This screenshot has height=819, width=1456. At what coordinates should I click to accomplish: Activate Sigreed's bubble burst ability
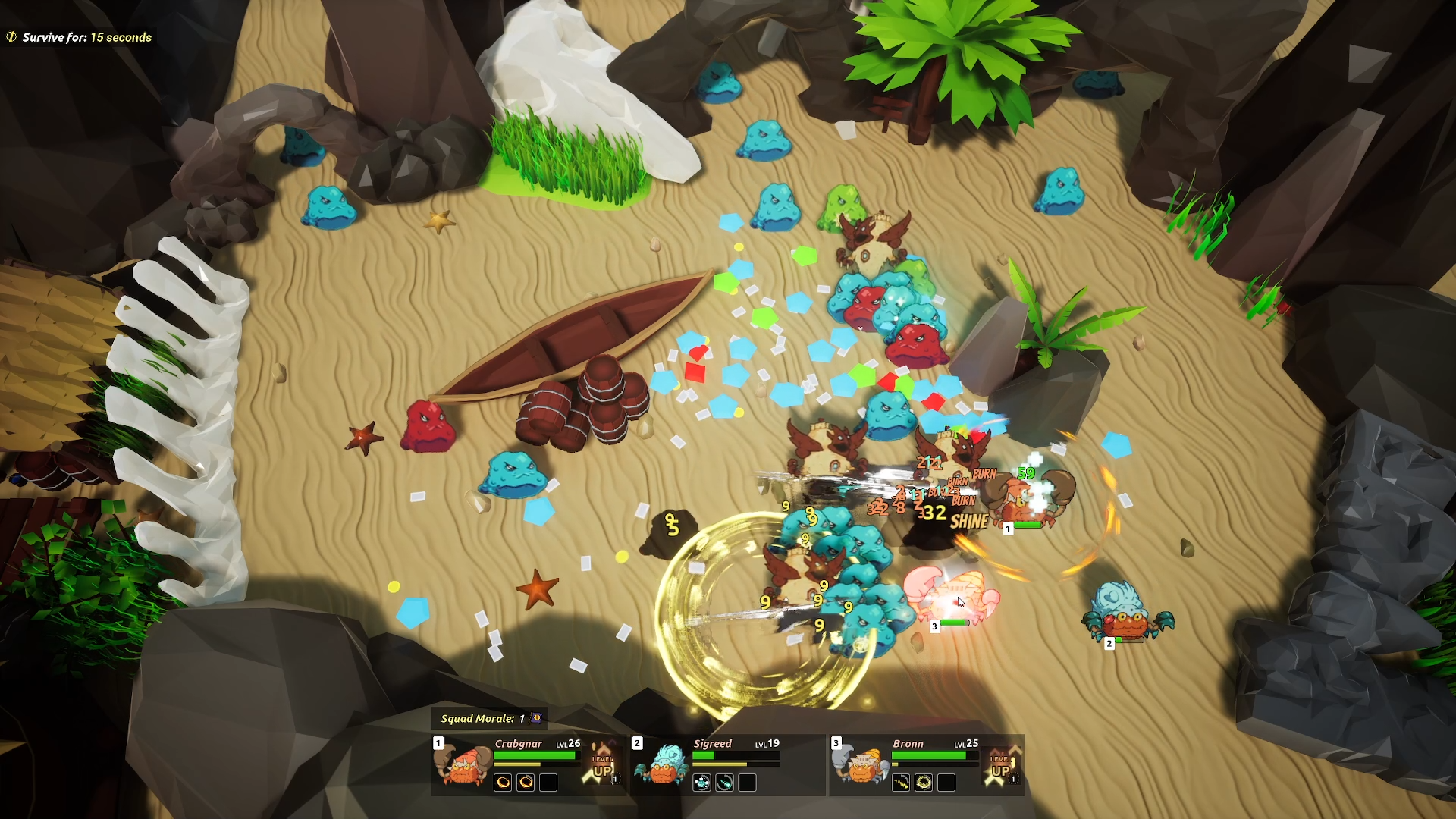coord(701,783)
